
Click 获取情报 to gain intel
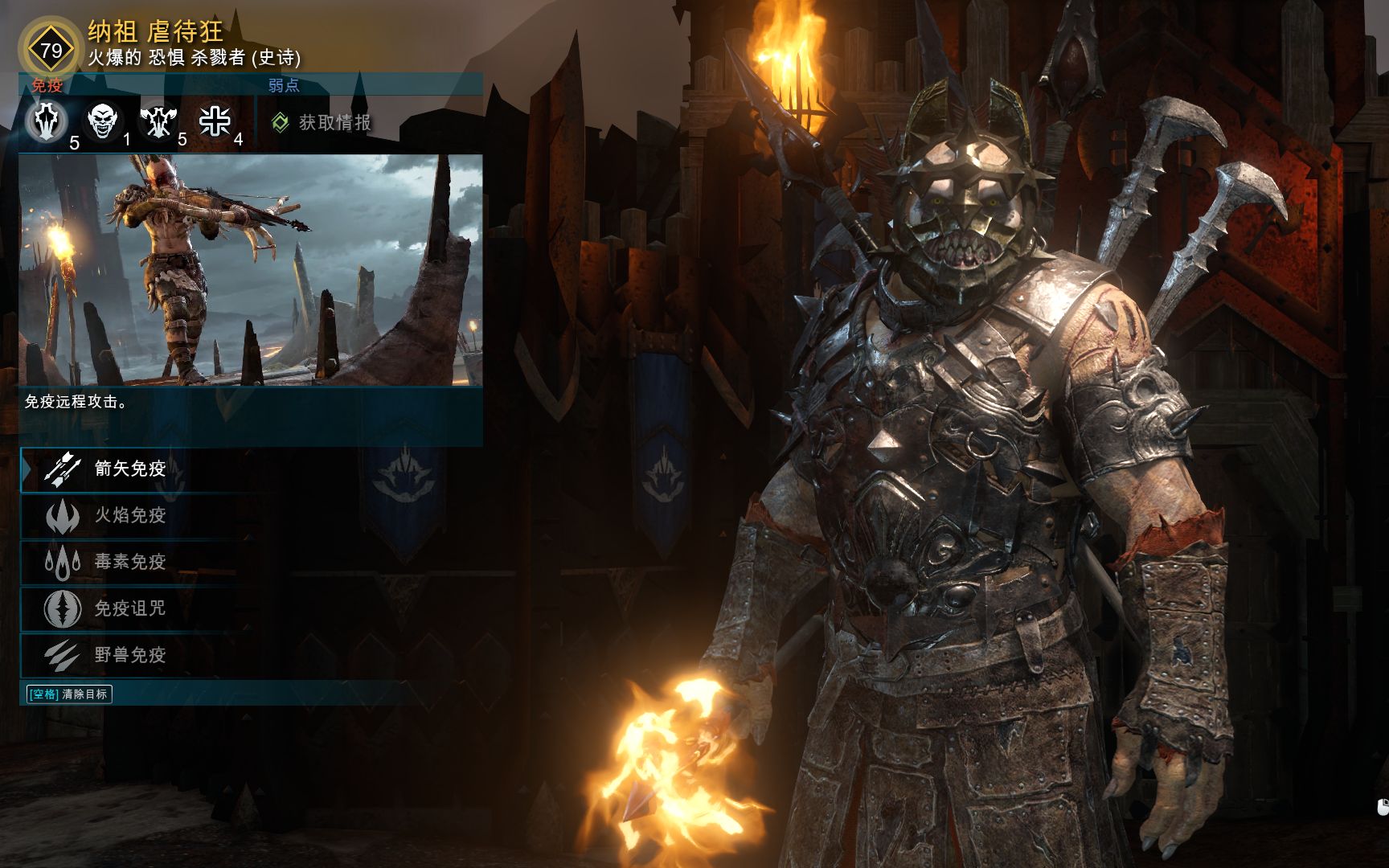coord(323,122)
